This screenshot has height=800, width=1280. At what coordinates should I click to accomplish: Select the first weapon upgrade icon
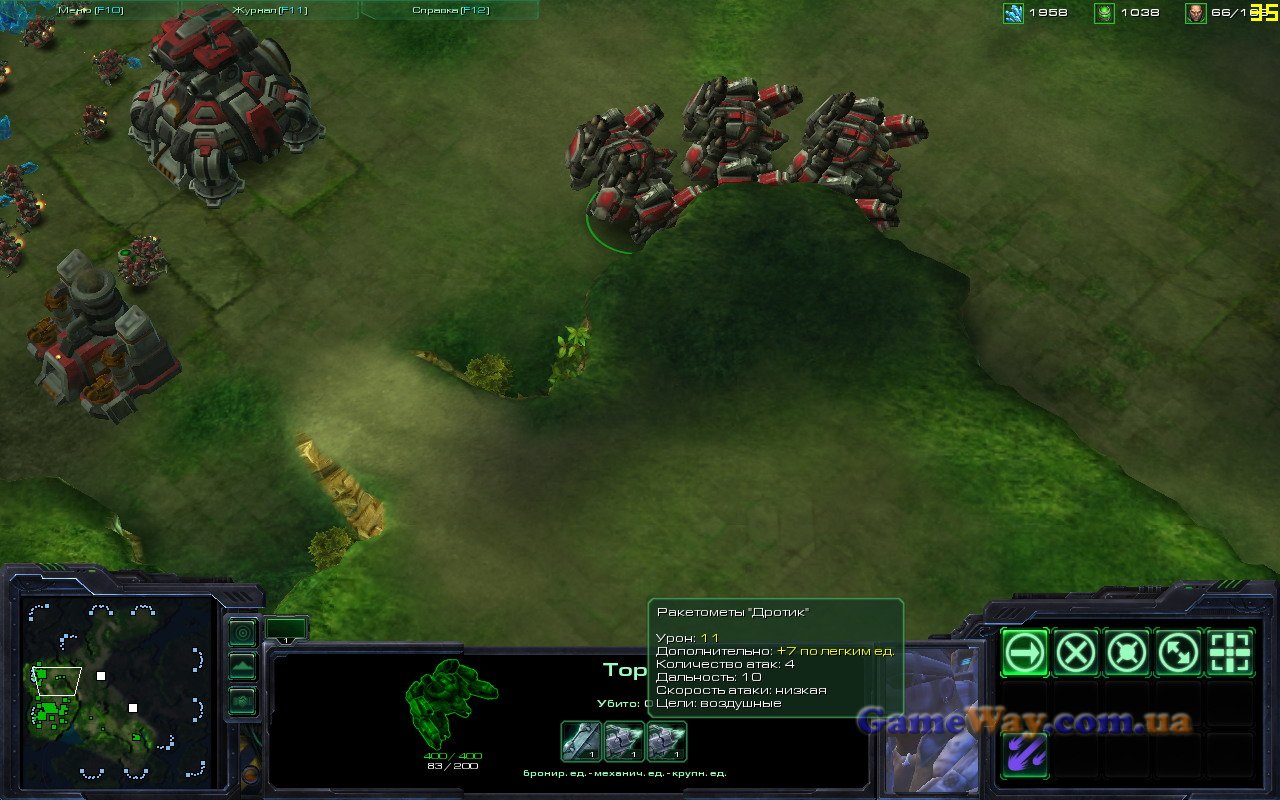581,741
